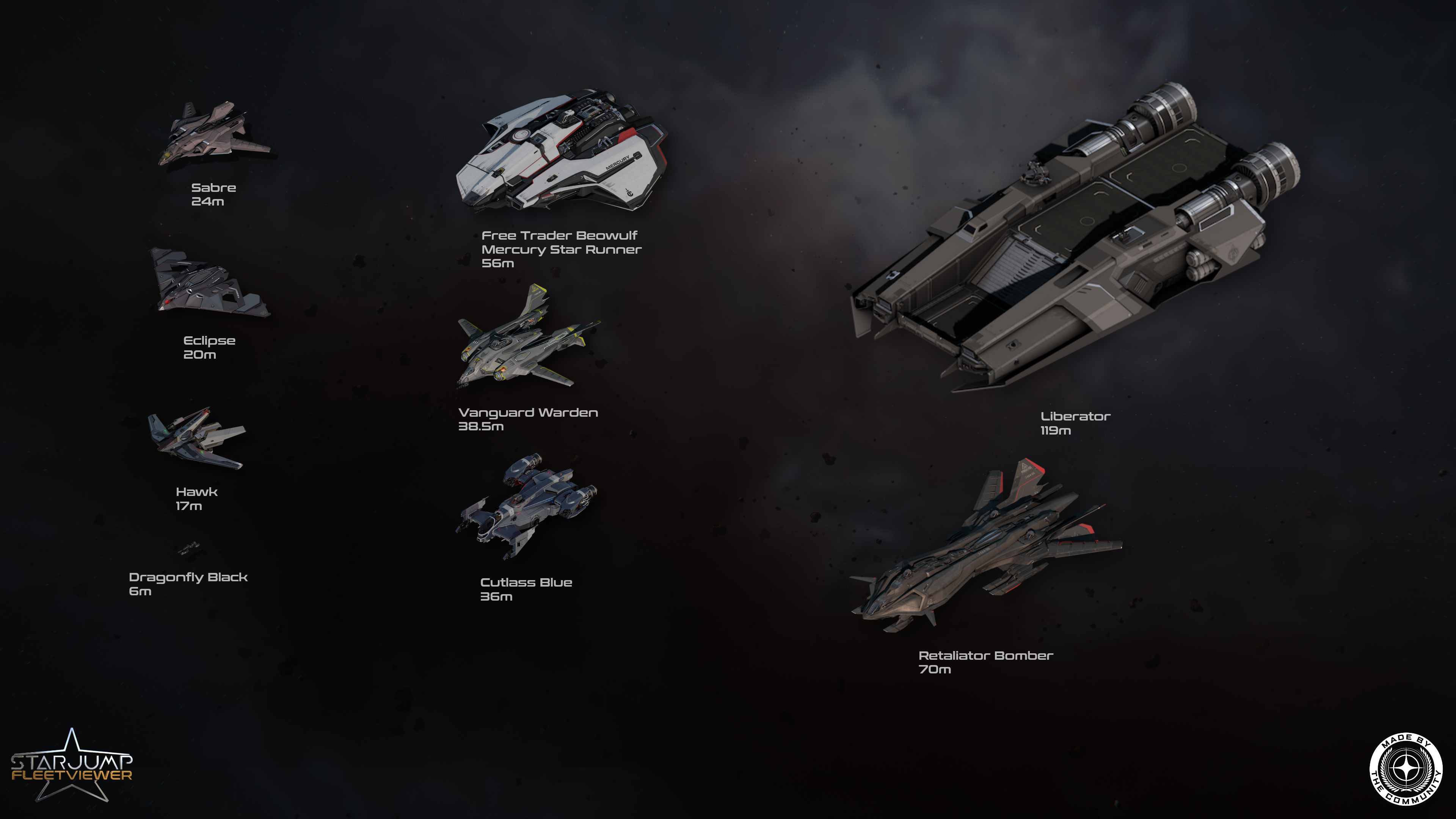
Task: Click the Made By The Community badge
Action: pyautogui.click(x=1405, y=769)
